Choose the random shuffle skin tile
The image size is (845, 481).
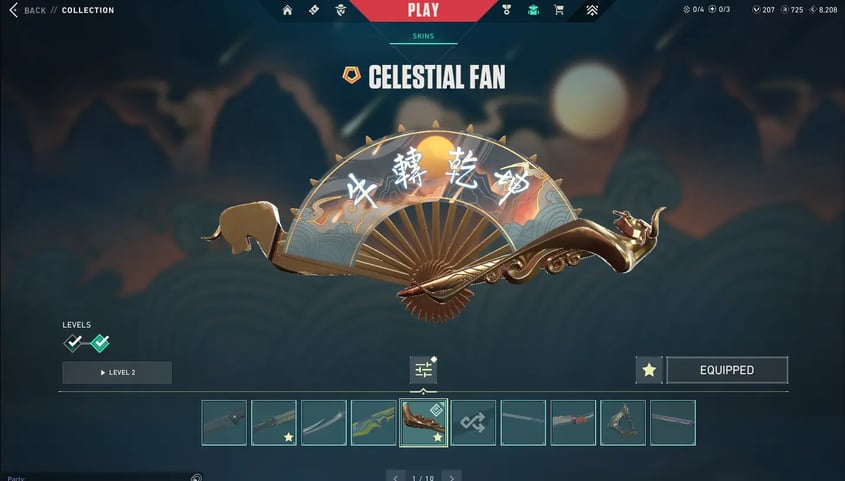[473, 422]
